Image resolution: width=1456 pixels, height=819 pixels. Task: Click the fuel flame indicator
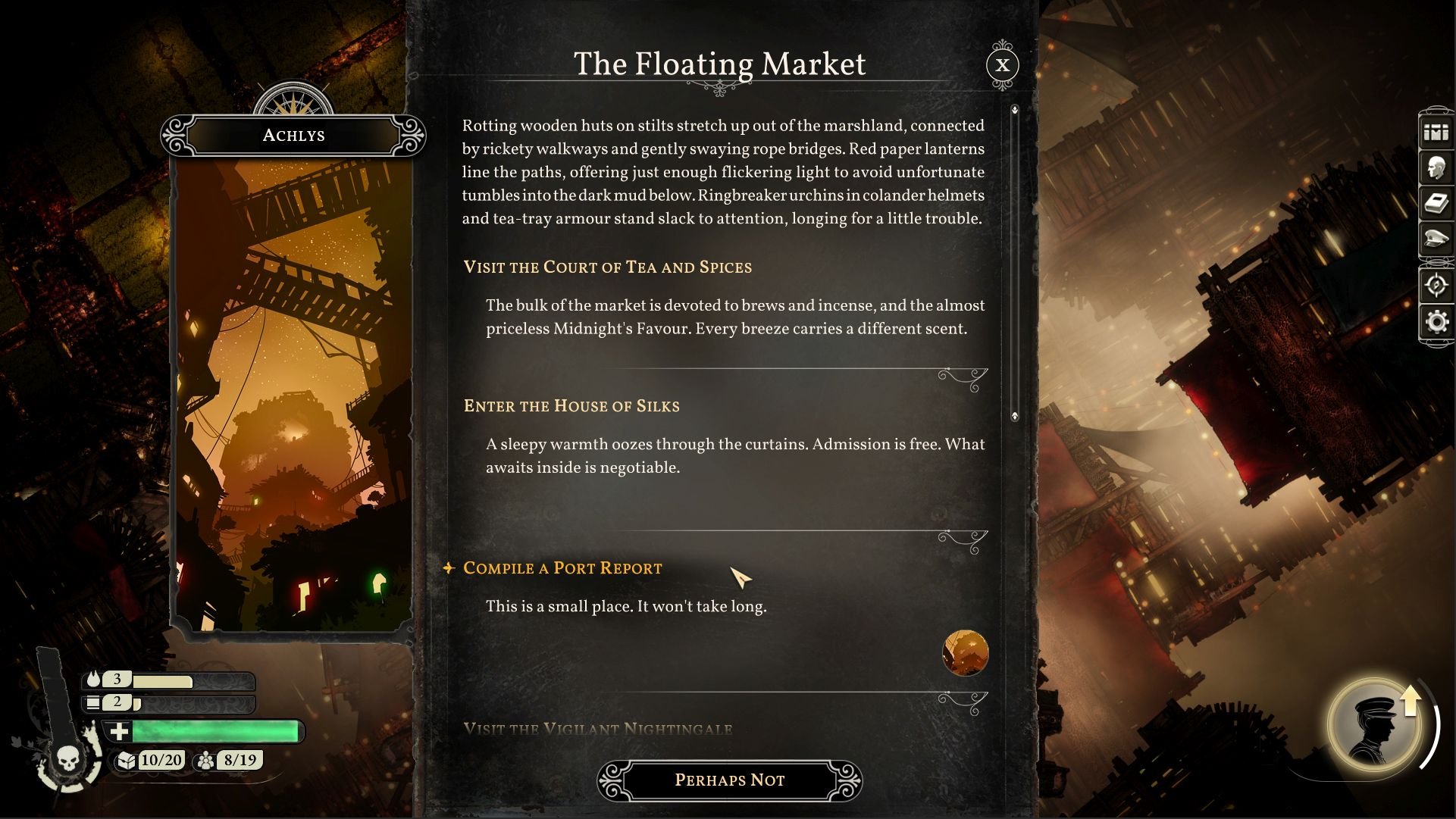point(94,679)
